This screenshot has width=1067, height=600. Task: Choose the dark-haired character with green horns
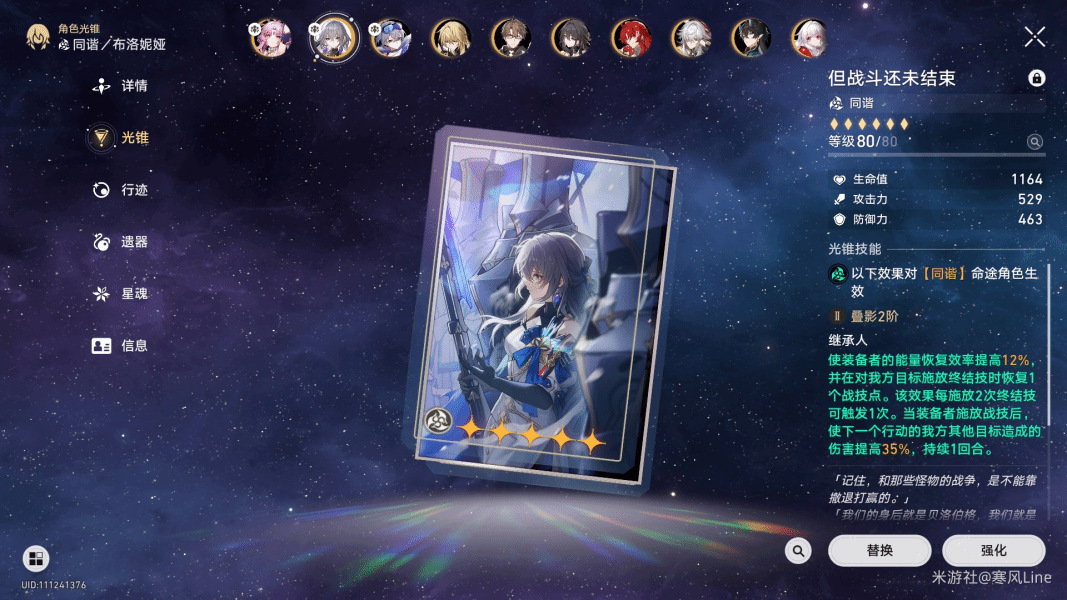point(751,38)
